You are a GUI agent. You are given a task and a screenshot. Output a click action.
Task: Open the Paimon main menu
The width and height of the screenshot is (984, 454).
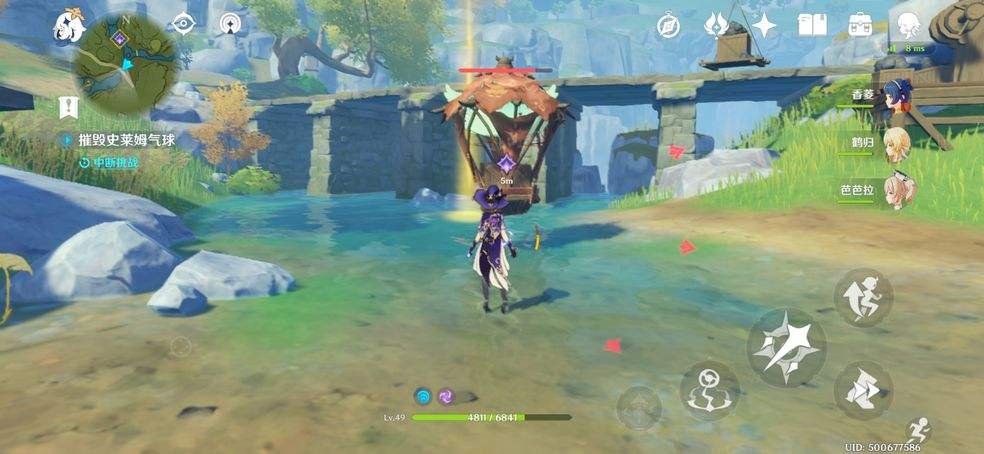pos(69,25)
